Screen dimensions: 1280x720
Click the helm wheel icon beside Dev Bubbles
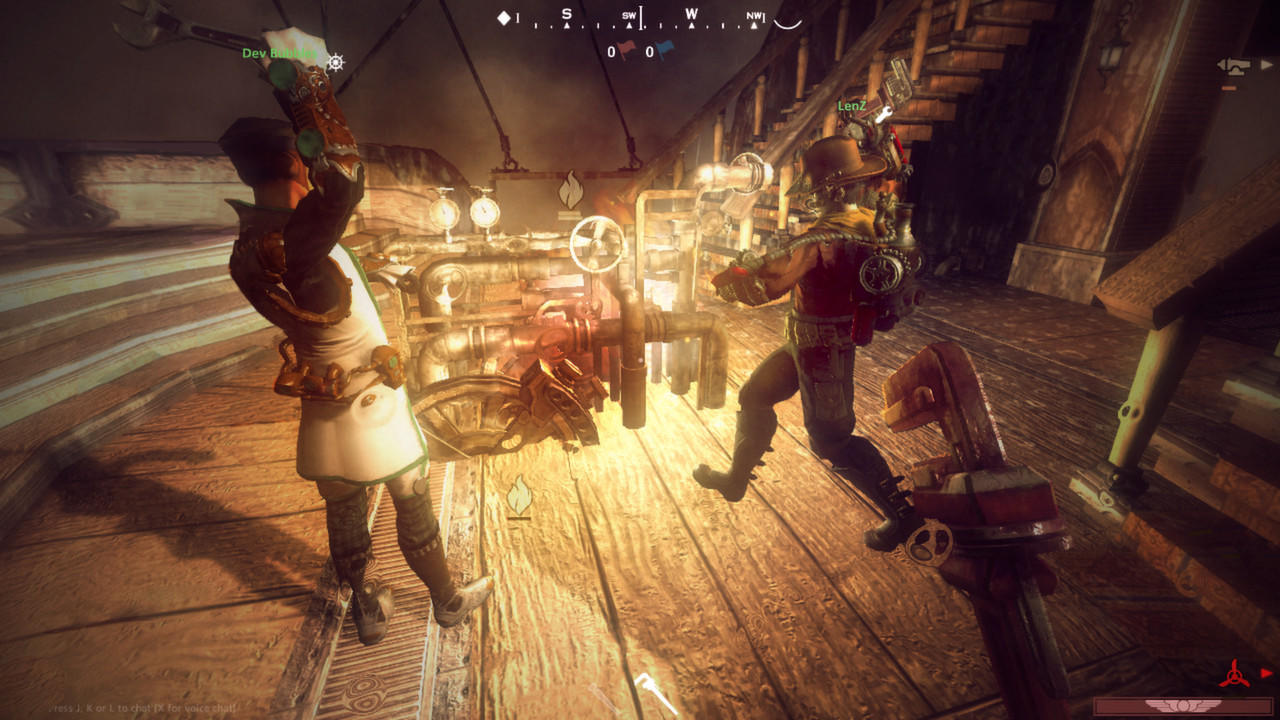336,62
